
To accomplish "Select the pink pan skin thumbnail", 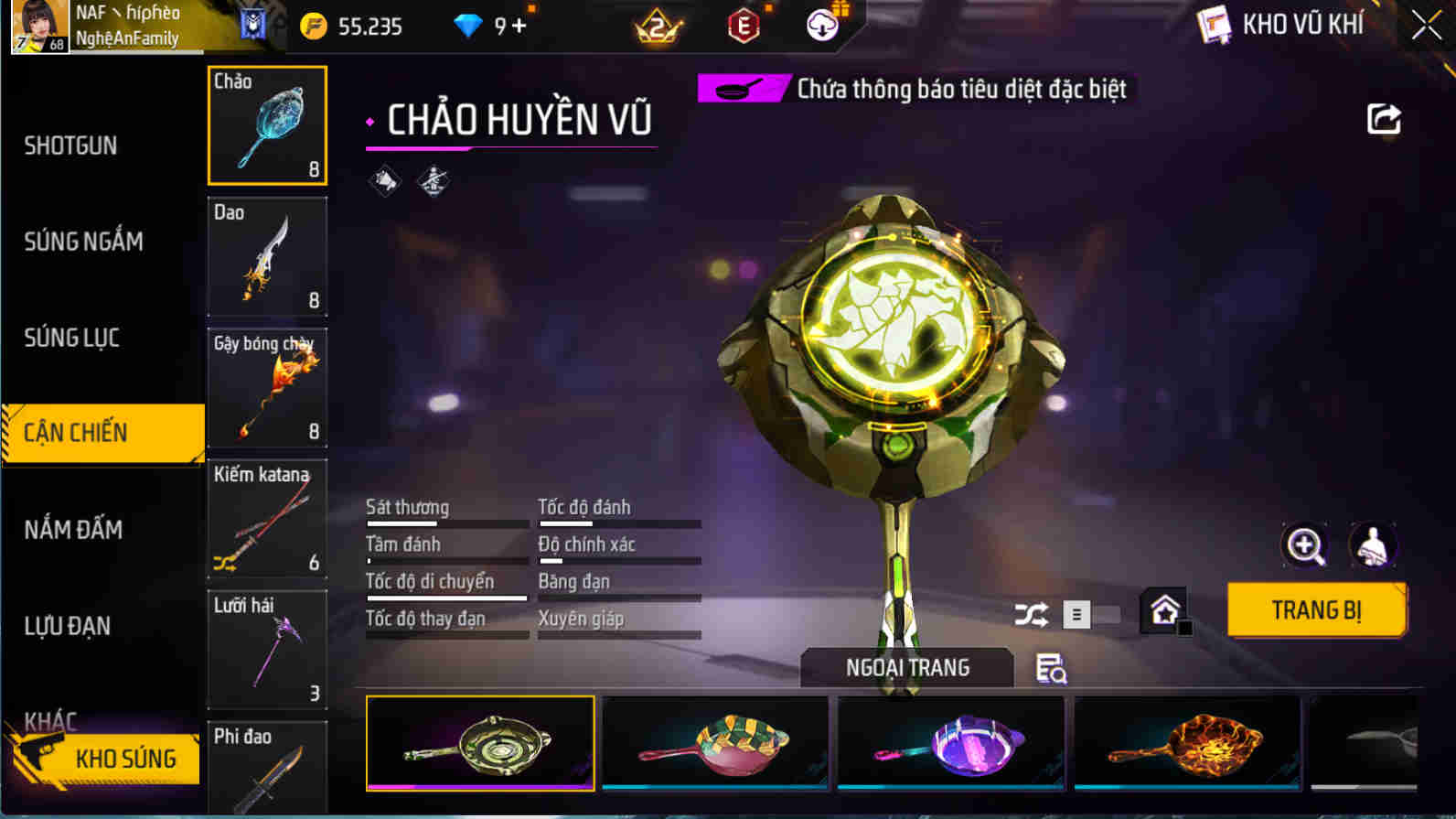I will [716, 743].
